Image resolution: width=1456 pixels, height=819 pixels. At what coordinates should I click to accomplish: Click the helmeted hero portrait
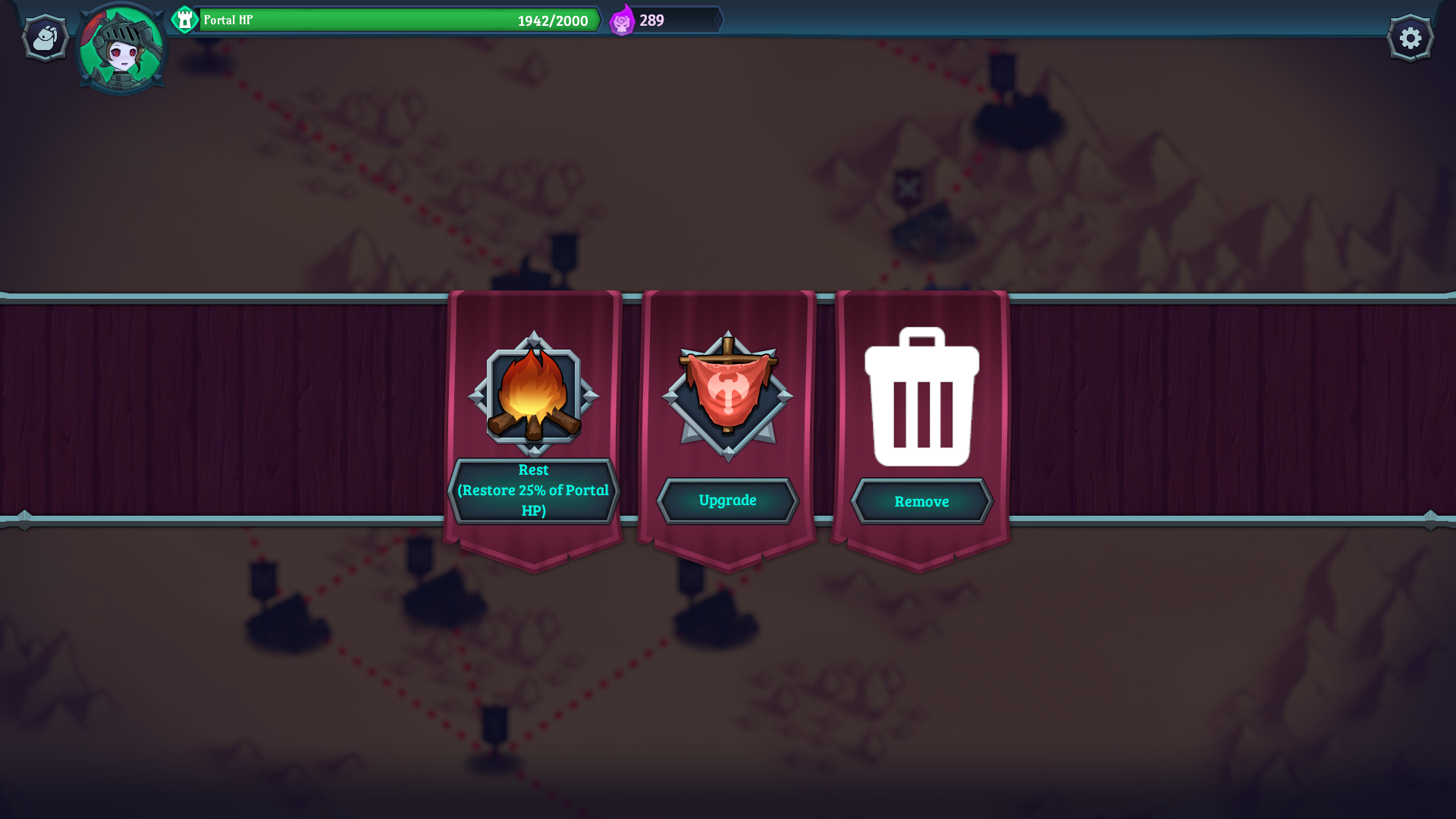pos(121,49)
